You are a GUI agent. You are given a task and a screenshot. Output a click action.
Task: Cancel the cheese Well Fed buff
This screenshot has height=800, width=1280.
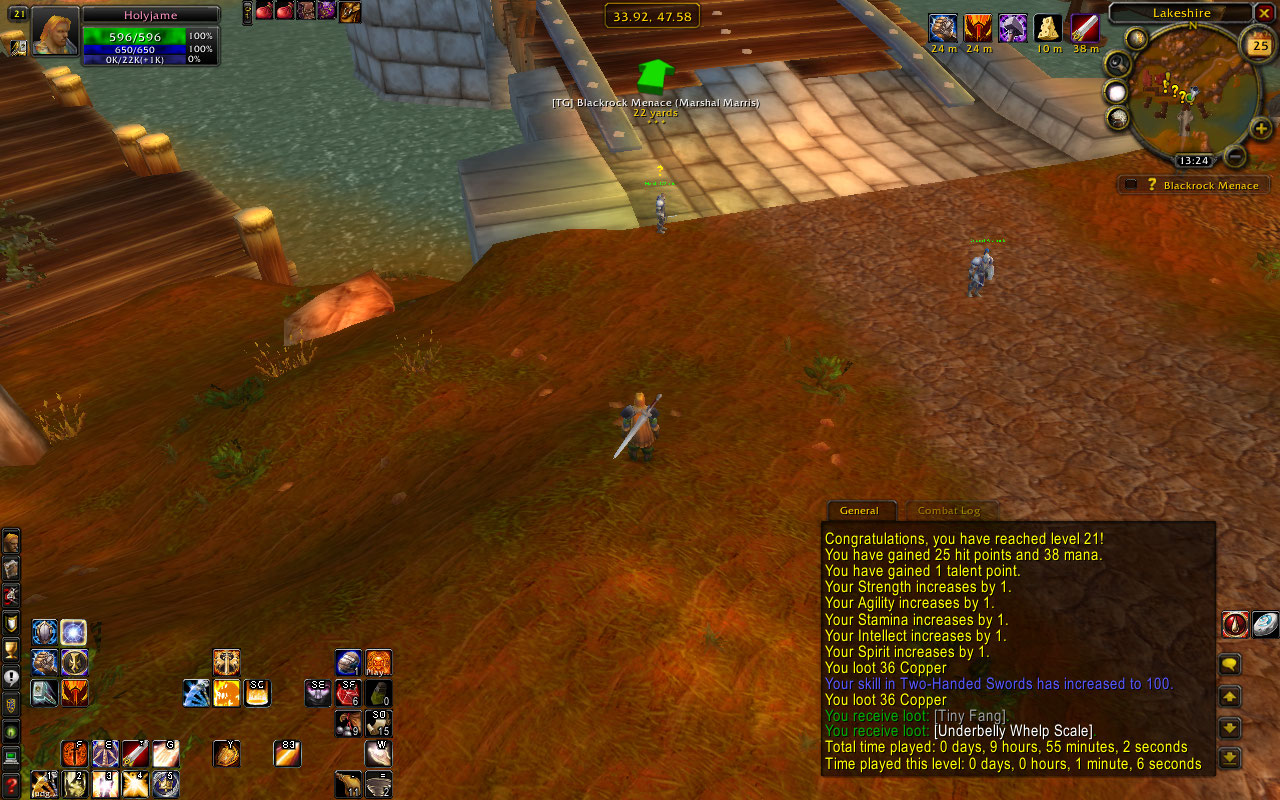click(1048, 30)
